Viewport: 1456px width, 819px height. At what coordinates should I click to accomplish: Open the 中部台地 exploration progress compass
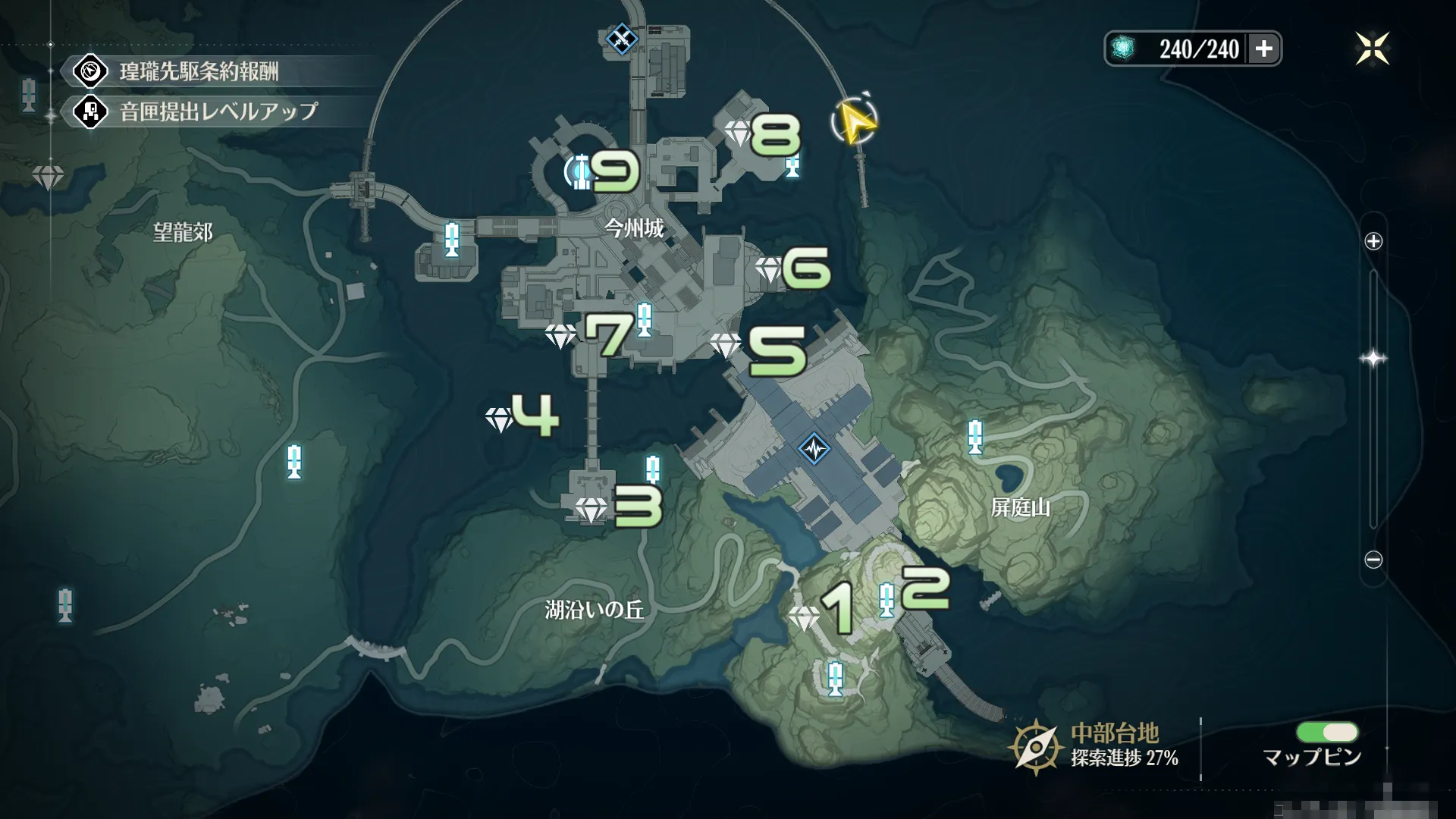[x=1035, y=748]
